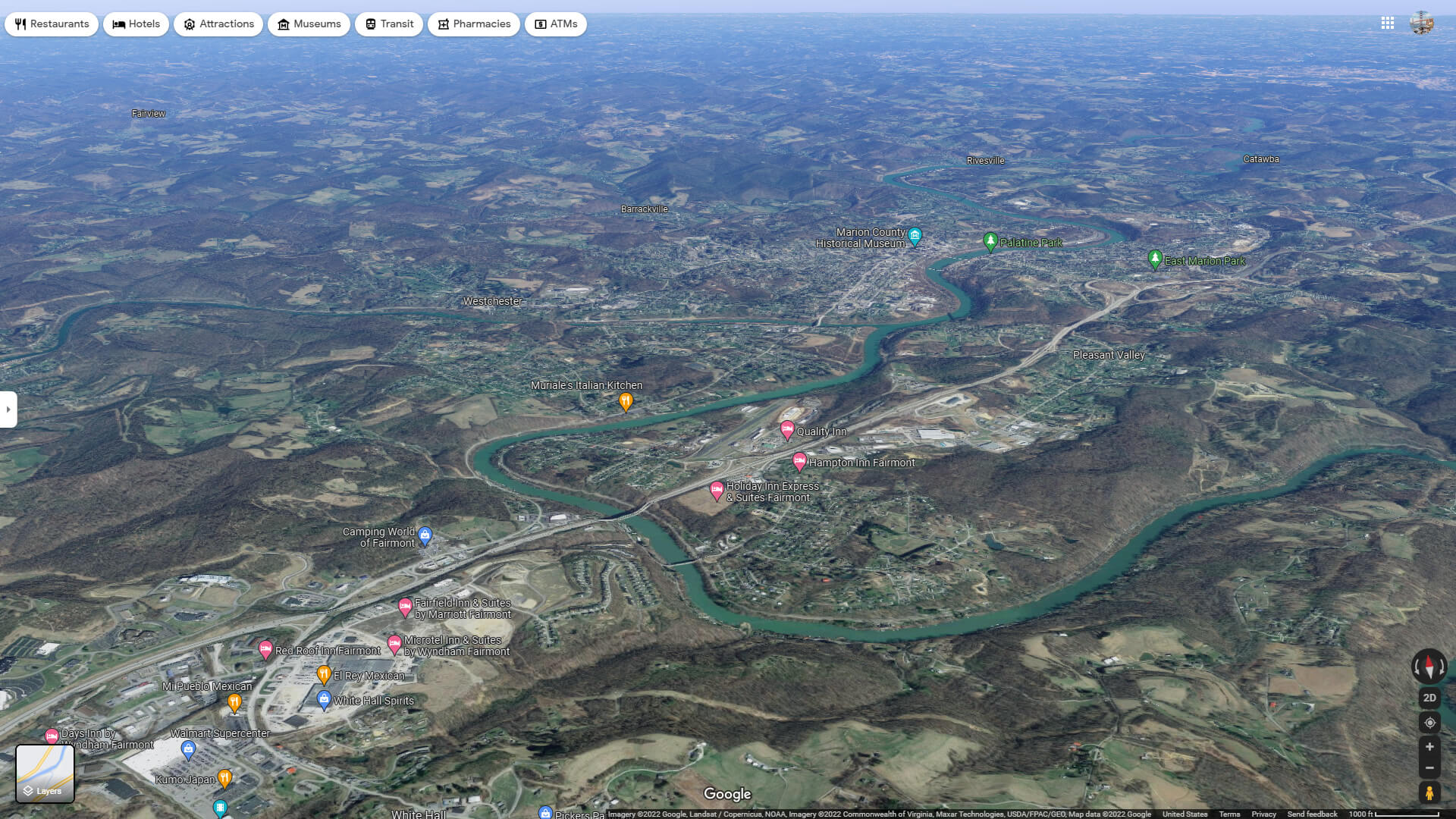This screenshot has height=819, width=1456.
Task: Click the Quality Inn hotel pin
Action: pos(787,431)
